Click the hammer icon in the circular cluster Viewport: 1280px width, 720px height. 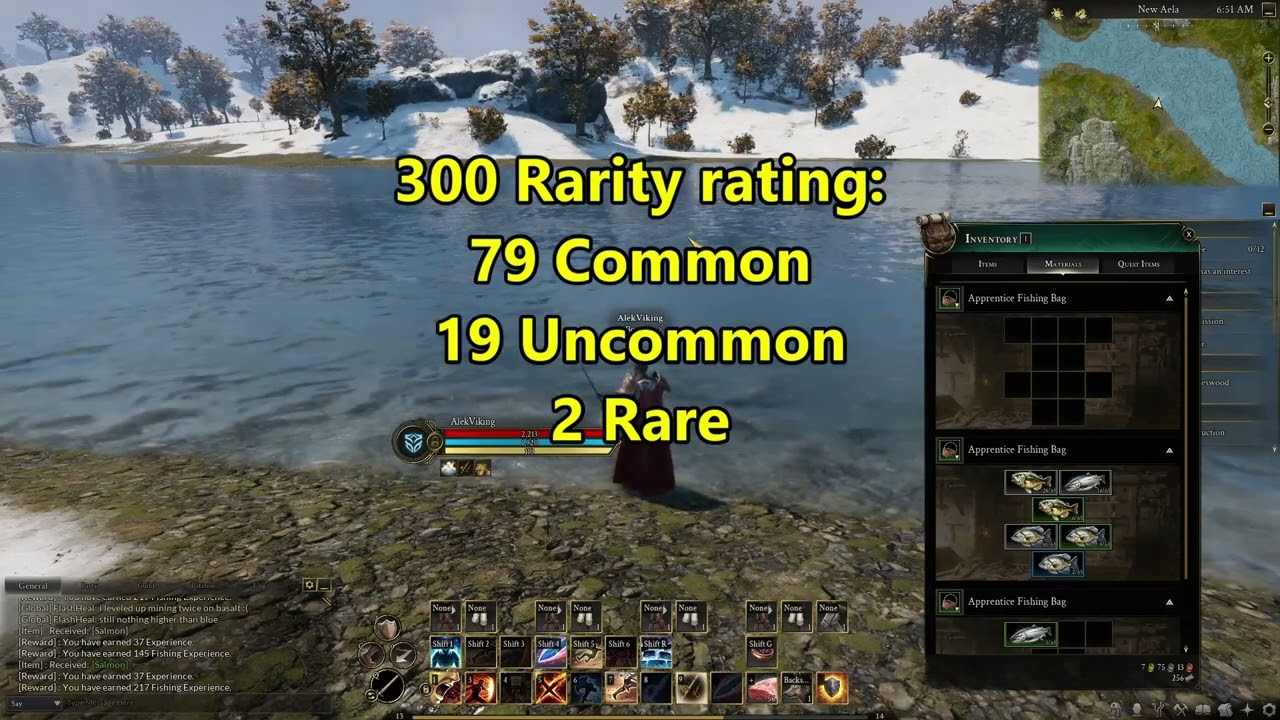[371, 655]
